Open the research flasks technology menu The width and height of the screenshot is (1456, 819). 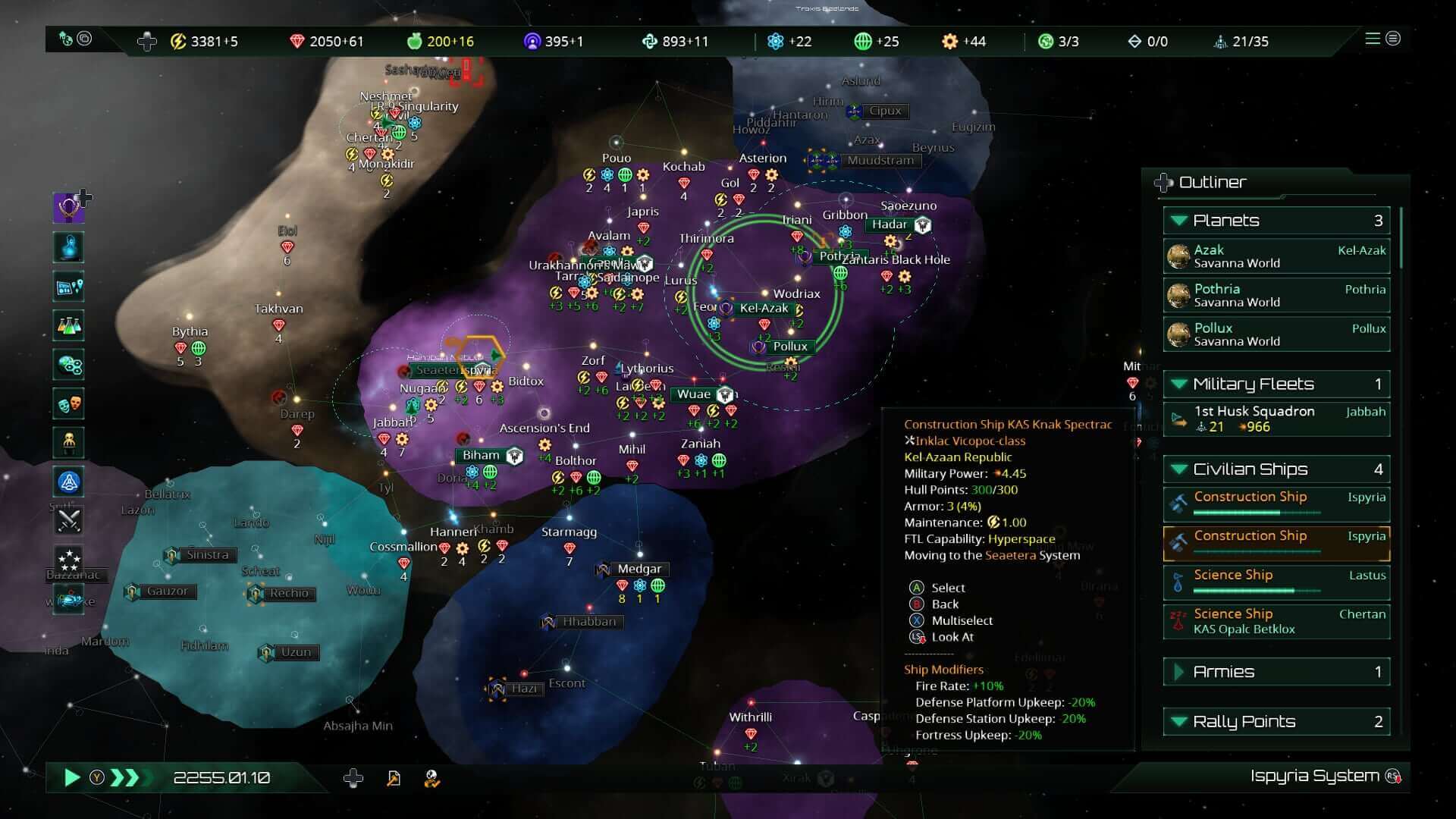pos(69,325)
